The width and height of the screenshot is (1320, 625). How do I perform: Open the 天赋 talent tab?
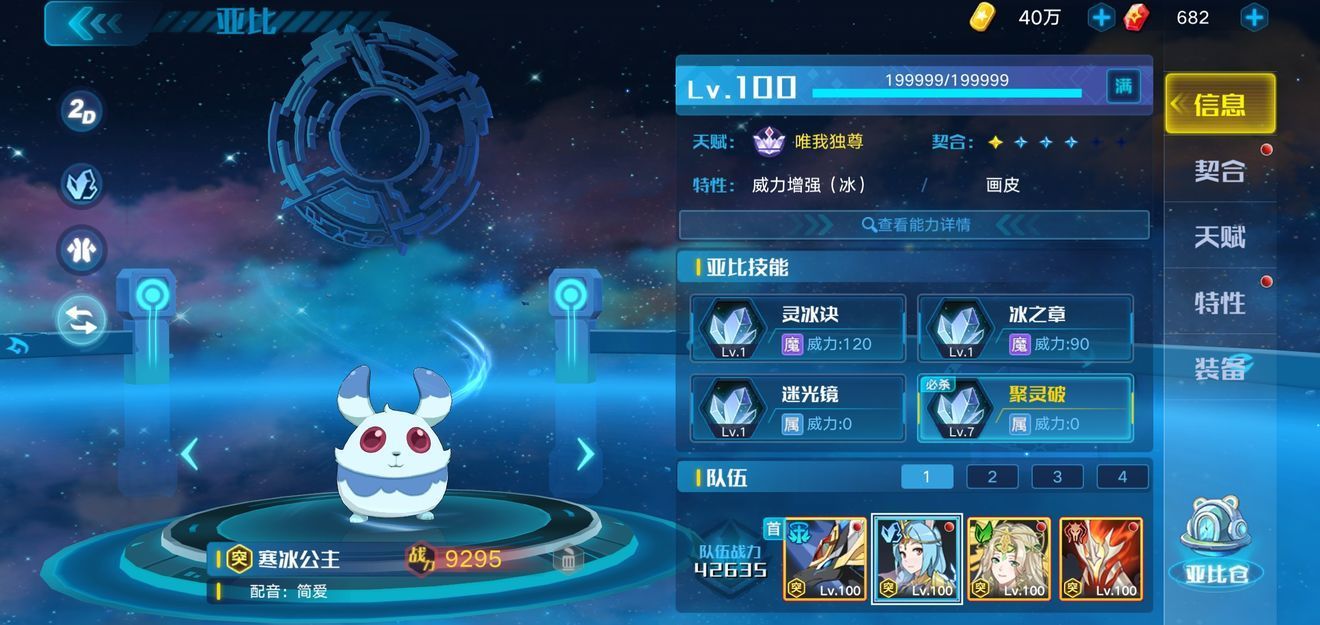coord(1220,237)
